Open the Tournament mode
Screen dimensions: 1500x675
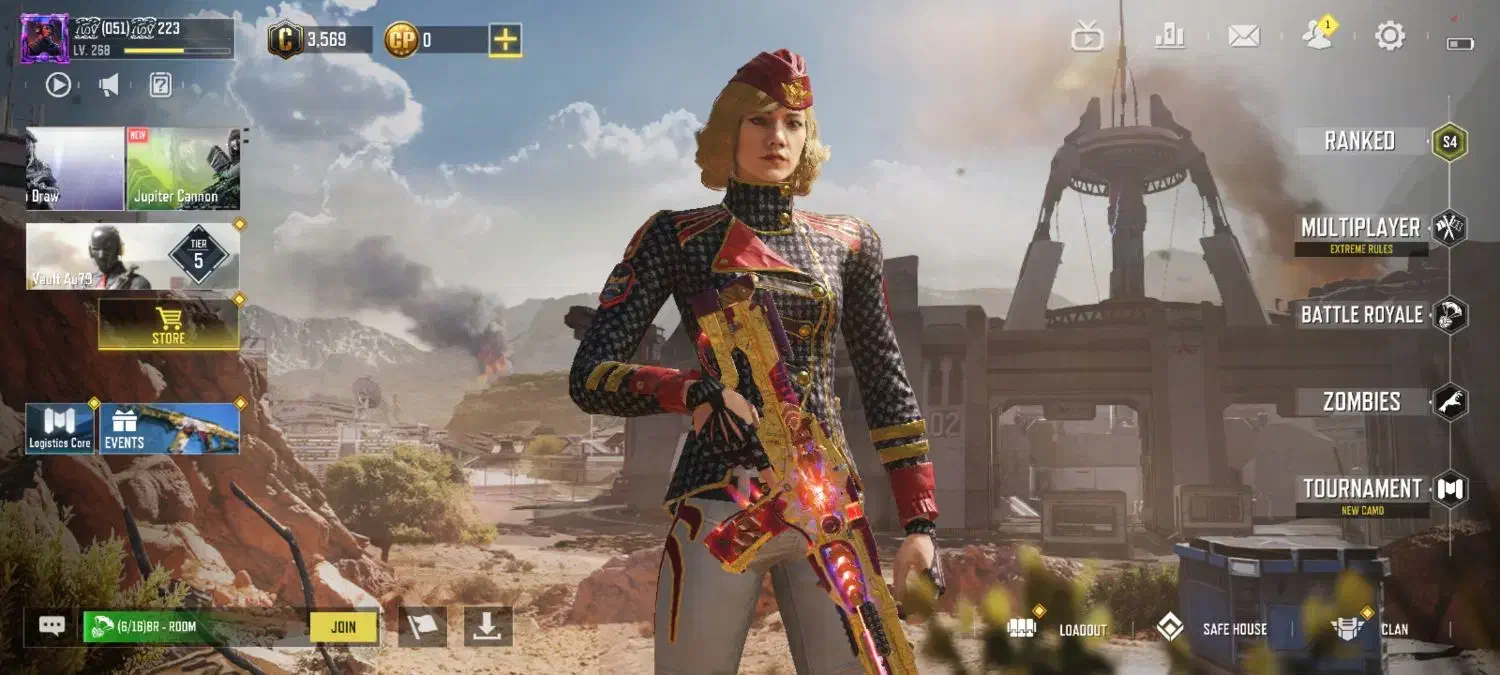click(1362, 489)
